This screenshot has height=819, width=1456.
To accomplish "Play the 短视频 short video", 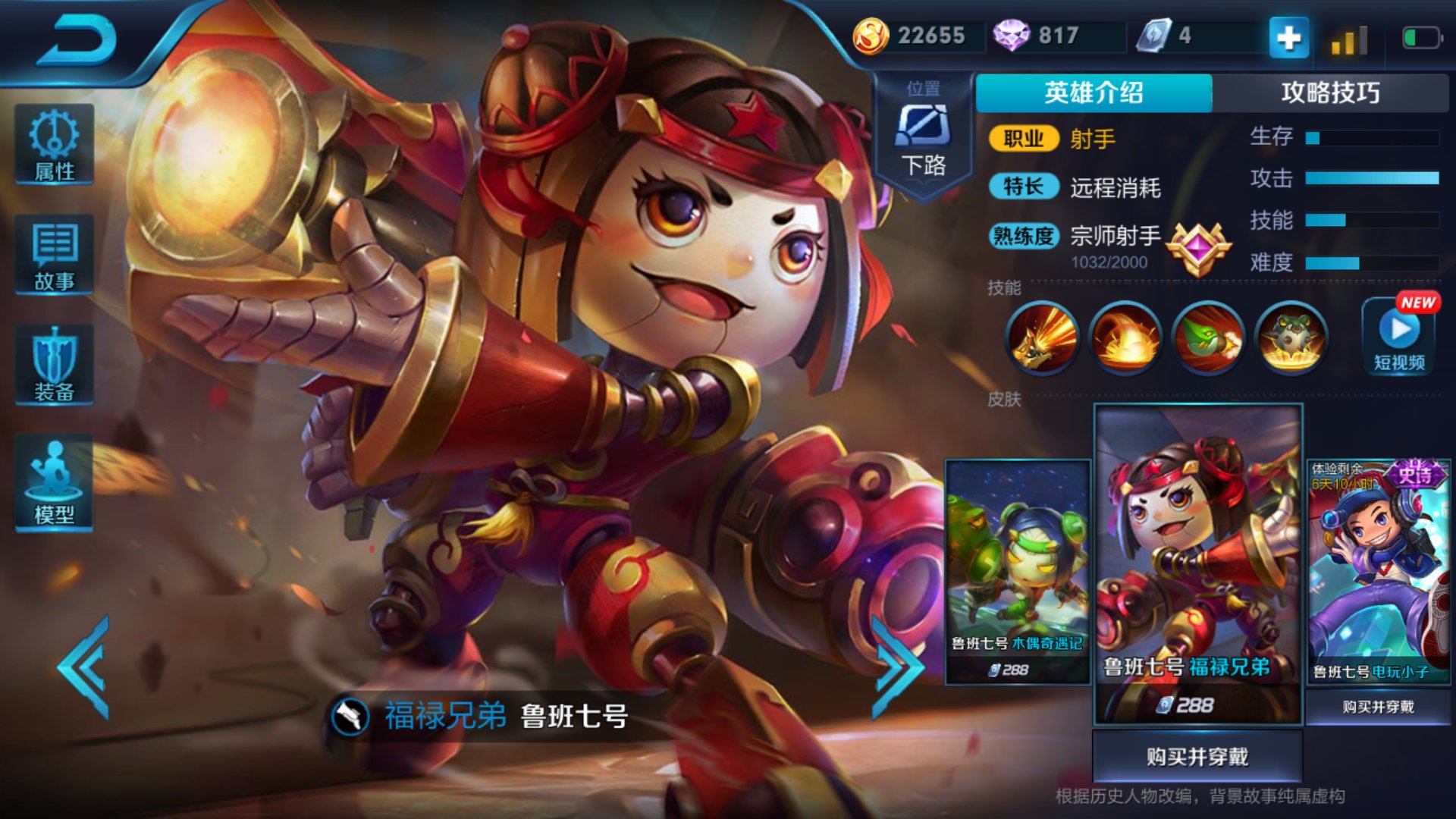I will 1400,336.
